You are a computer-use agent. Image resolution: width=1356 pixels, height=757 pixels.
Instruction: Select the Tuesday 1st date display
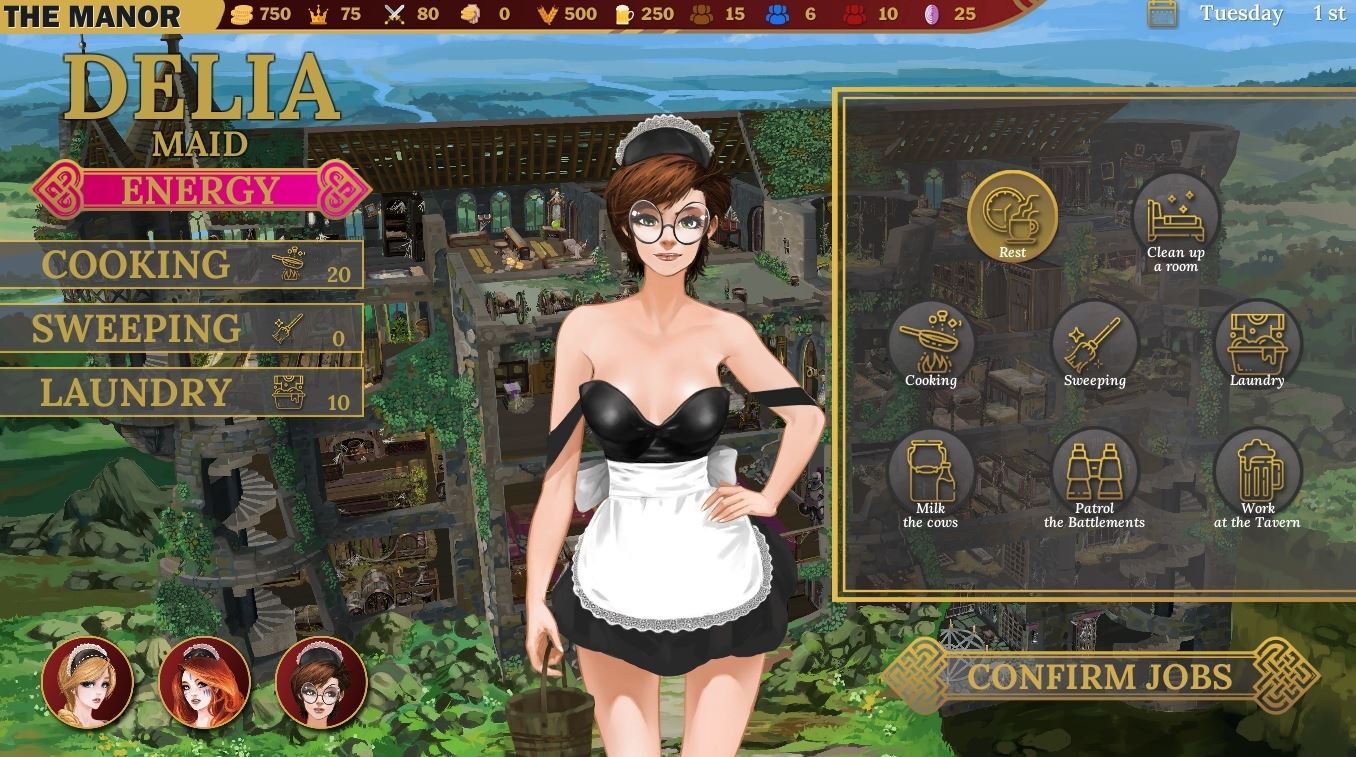click(x=1272, y=14)
